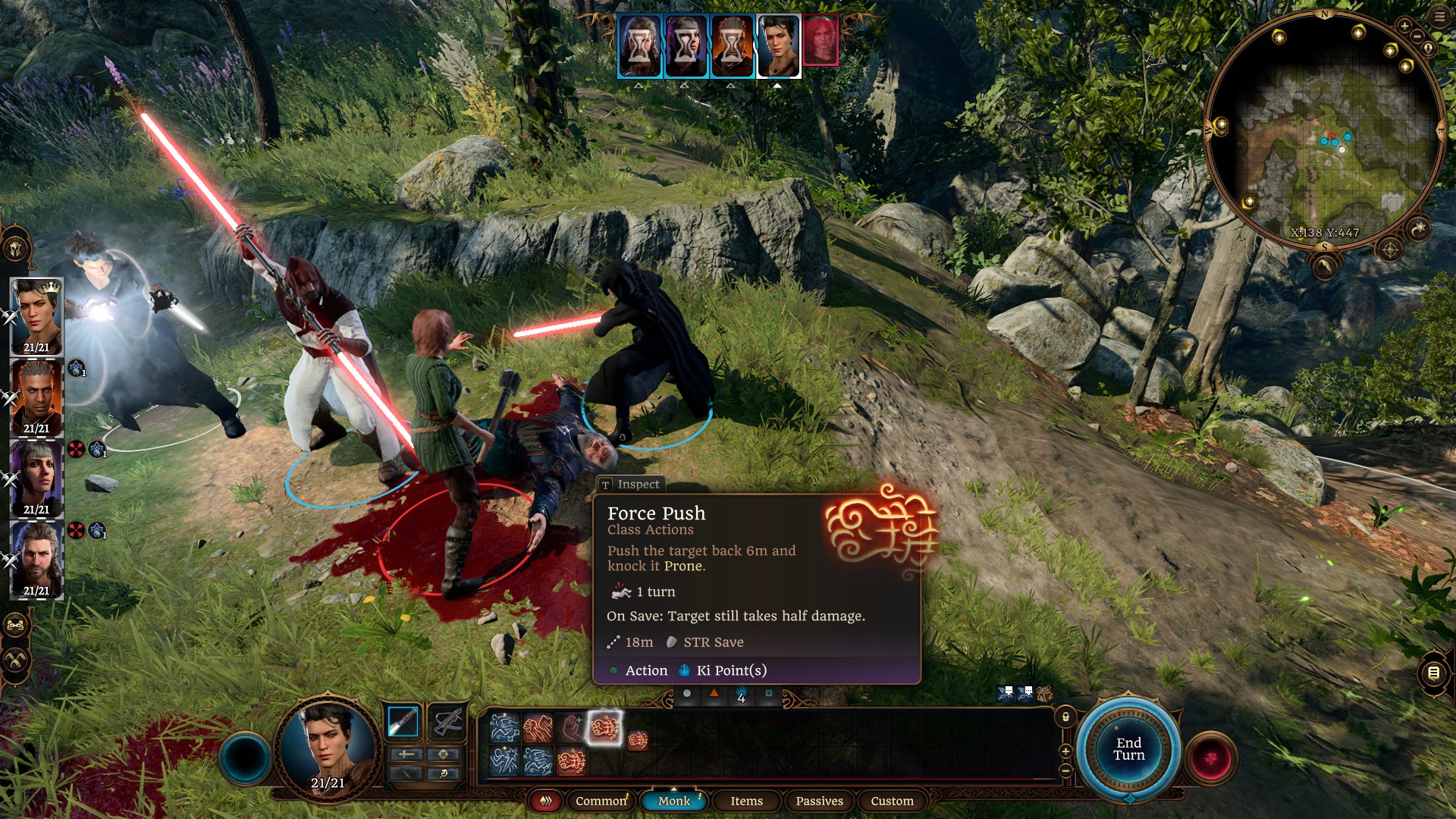Open the main menu hamburger button
Screen dimensions: 1456x819
click(1439, 17)
